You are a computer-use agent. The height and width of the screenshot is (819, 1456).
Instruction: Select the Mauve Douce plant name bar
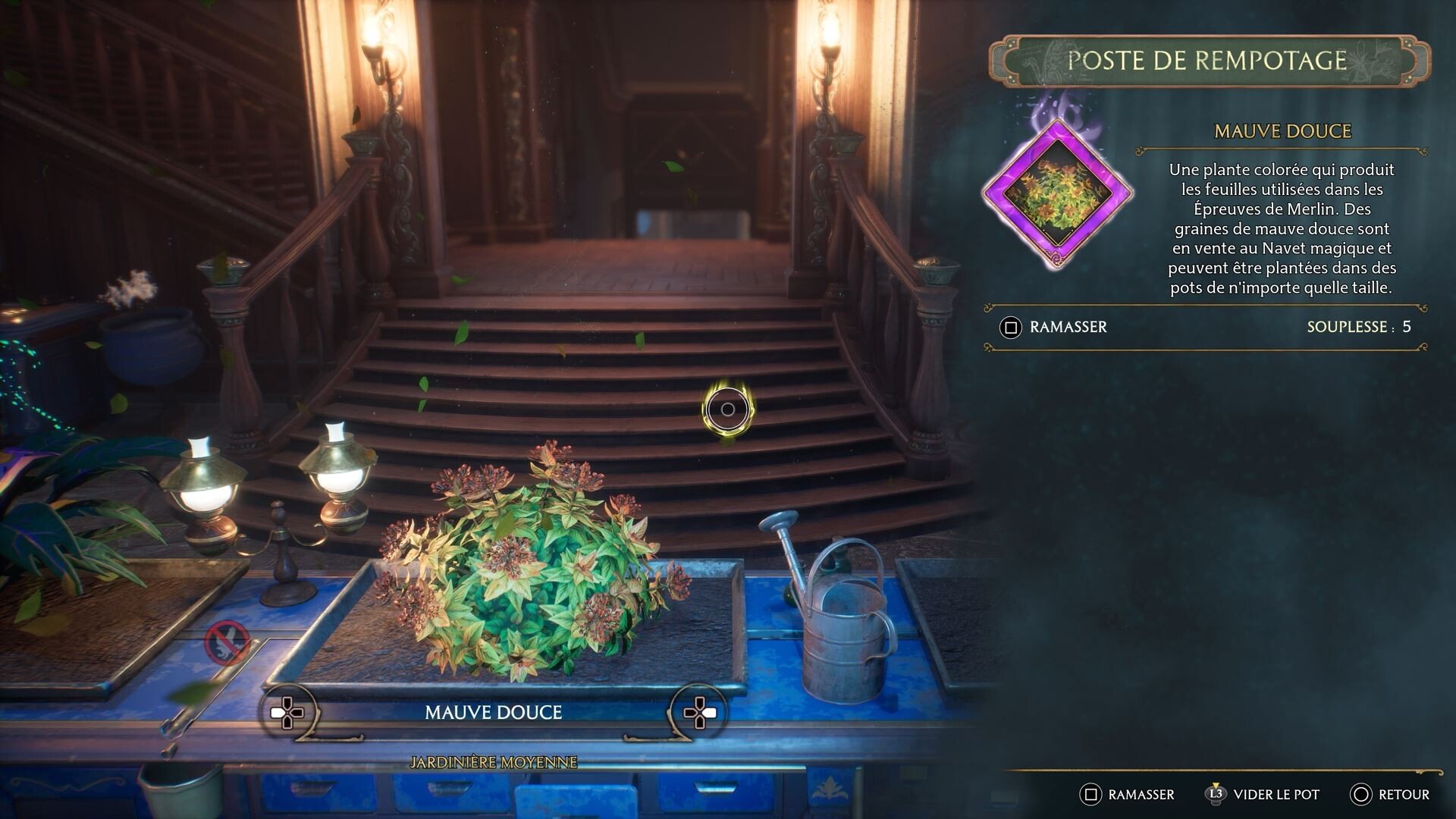[x=493, y=713]
